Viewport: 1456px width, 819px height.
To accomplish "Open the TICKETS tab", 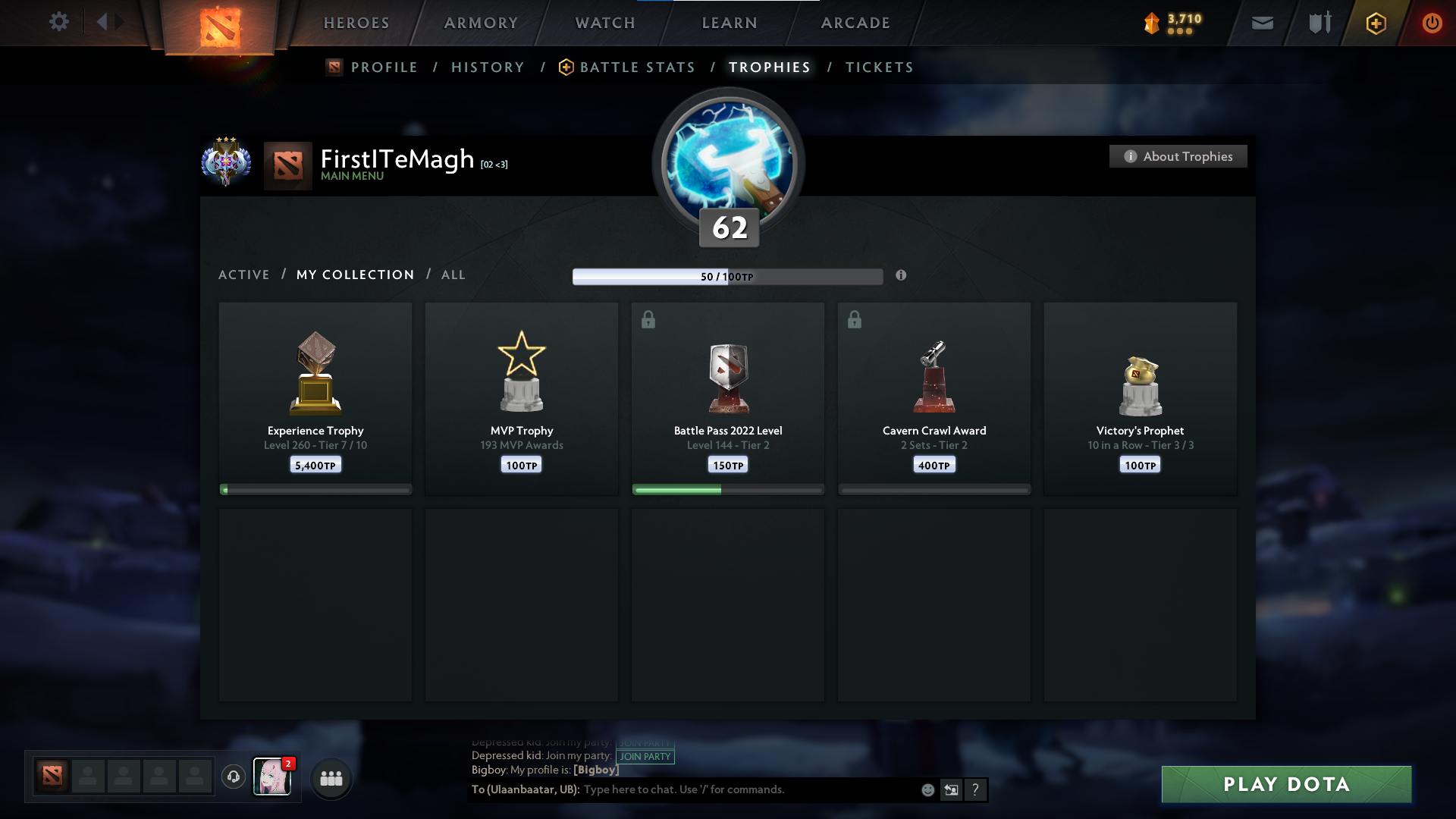I will pyautogui.click(x=879, y=67).
